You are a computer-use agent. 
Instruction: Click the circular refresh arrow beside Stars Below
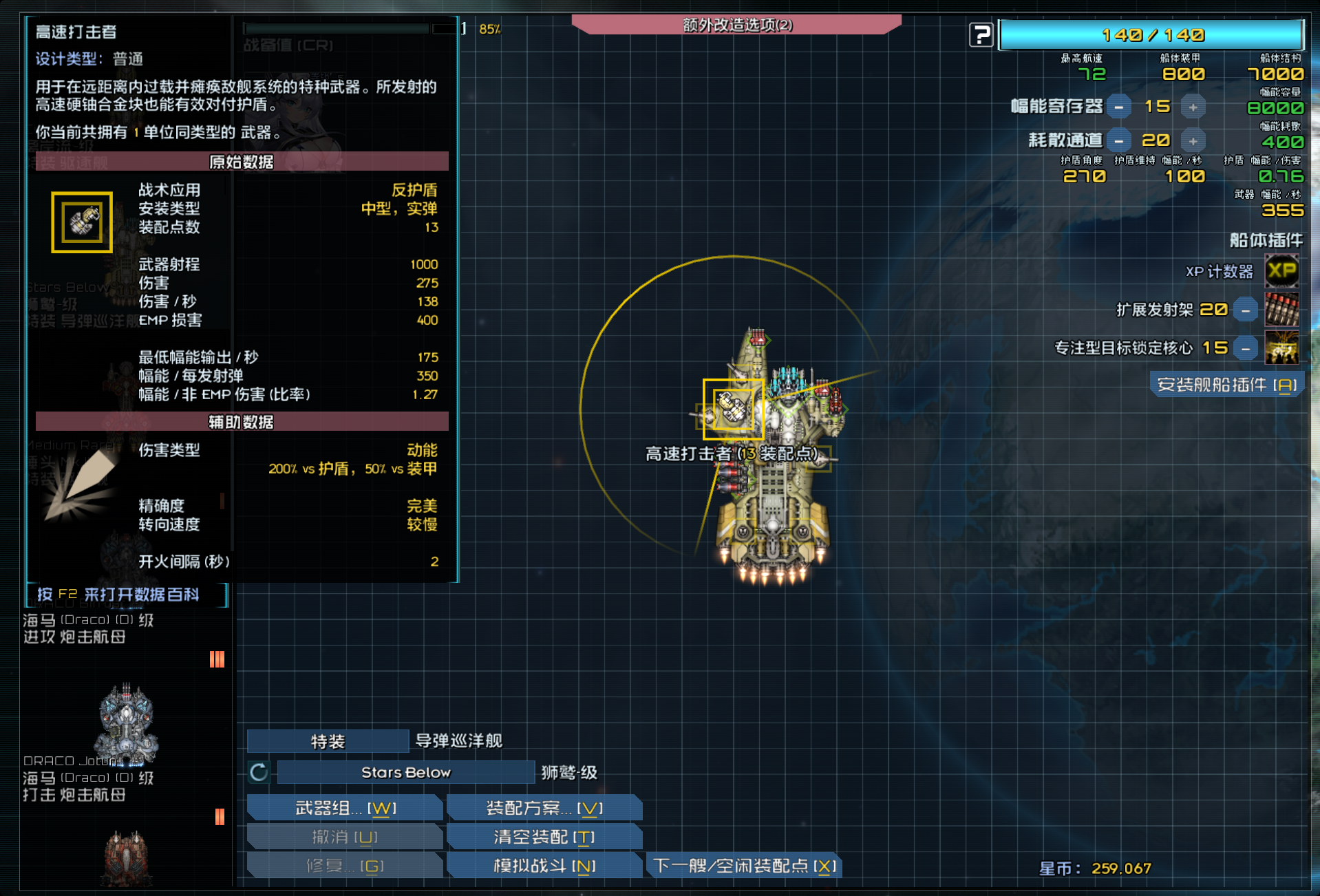tap(257, 773)
